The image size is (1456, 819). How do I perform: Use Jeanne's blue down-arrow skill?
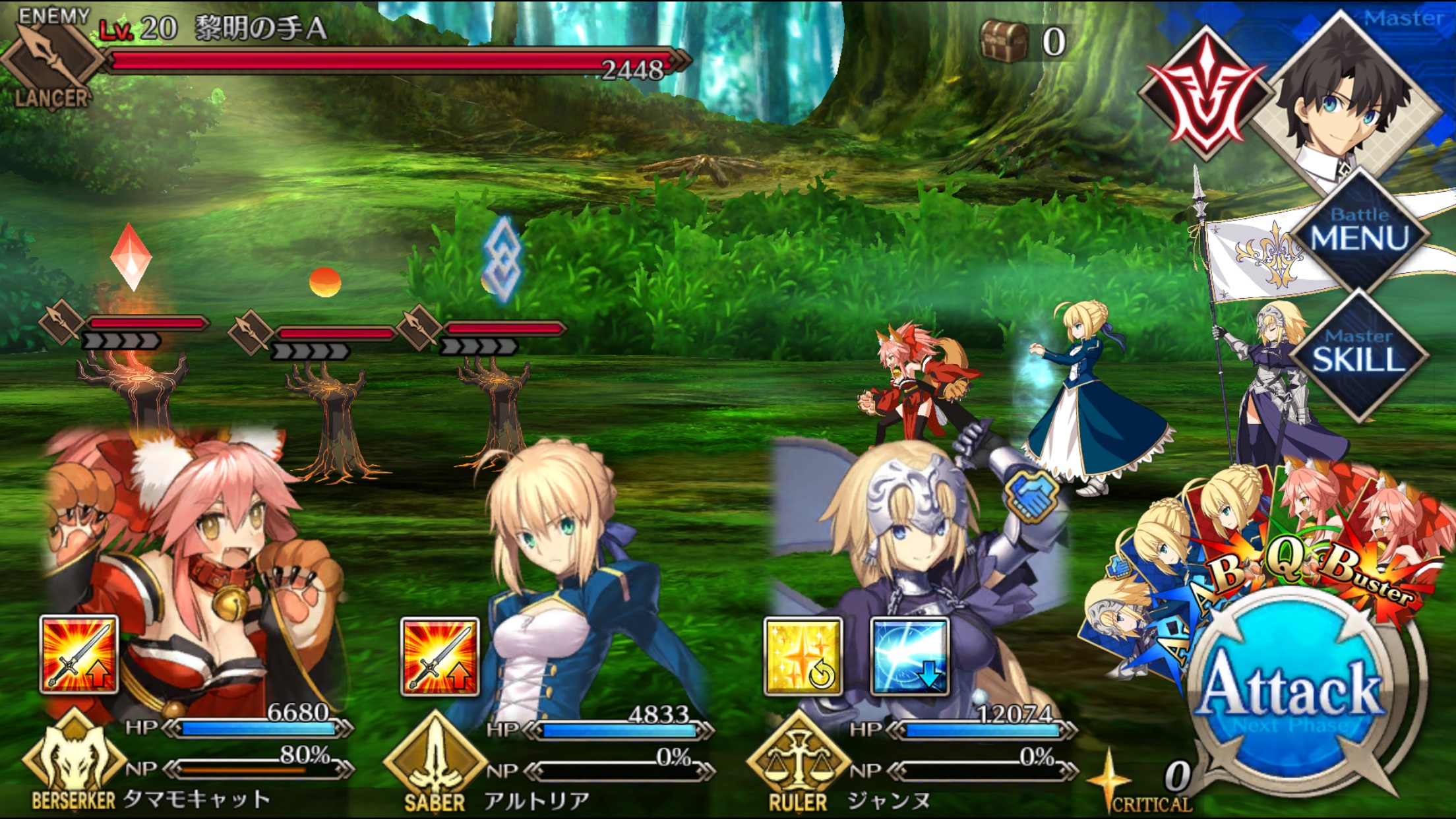pos(910,656)
